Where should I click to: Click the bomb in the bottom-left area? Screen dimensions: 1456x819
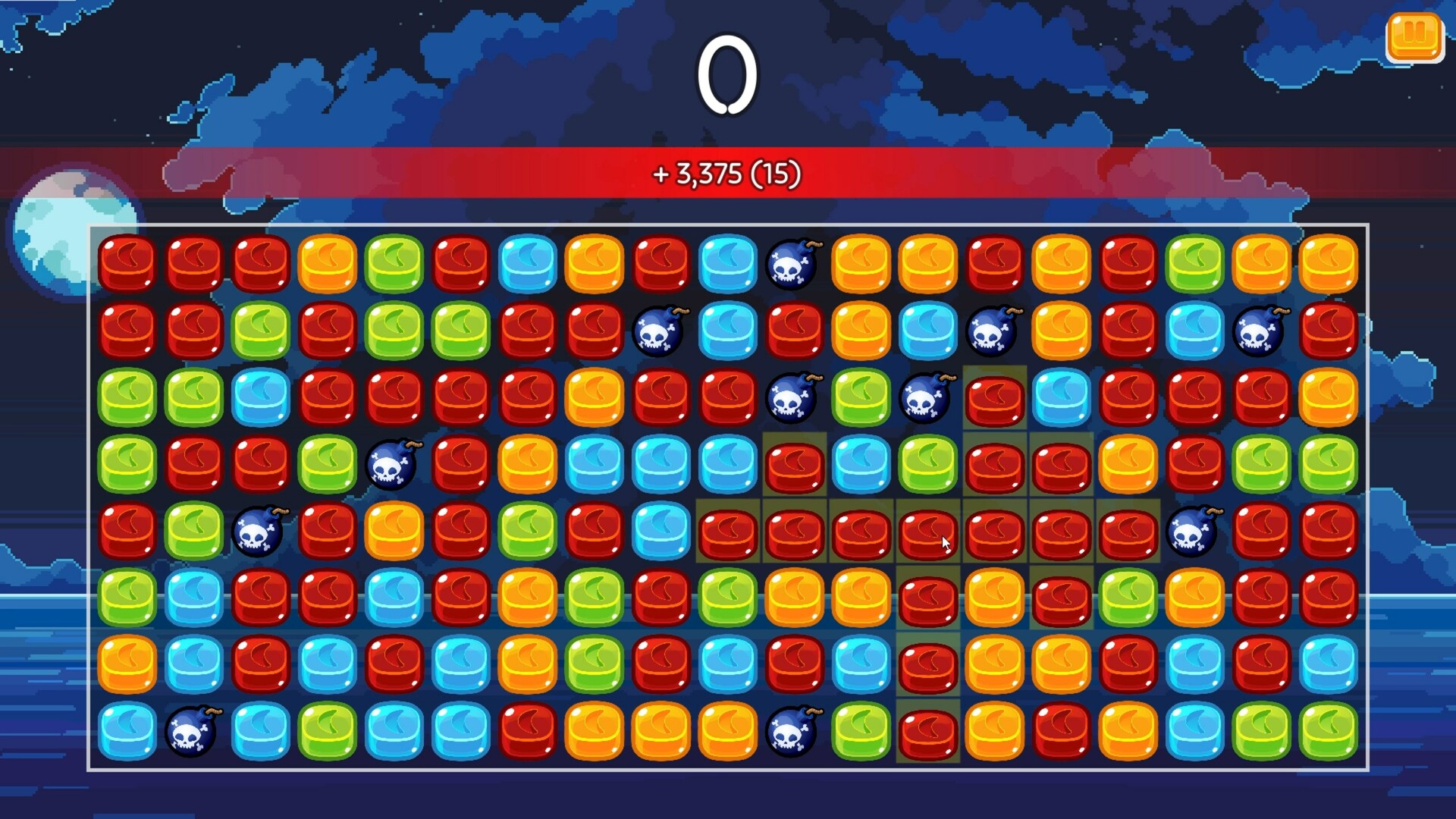(x=193, y=732)
